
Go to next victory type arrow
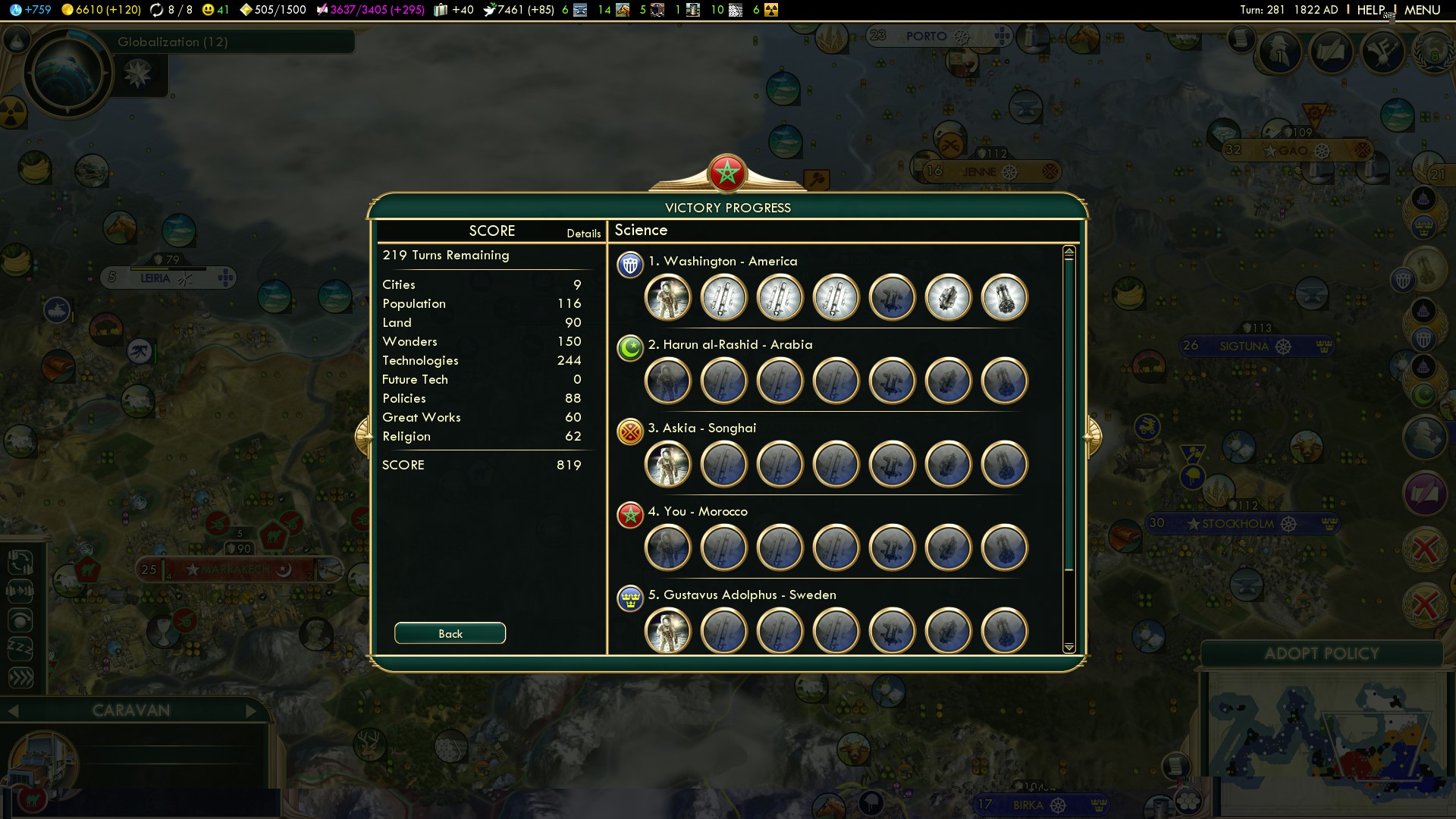(x=1092, y=436)
